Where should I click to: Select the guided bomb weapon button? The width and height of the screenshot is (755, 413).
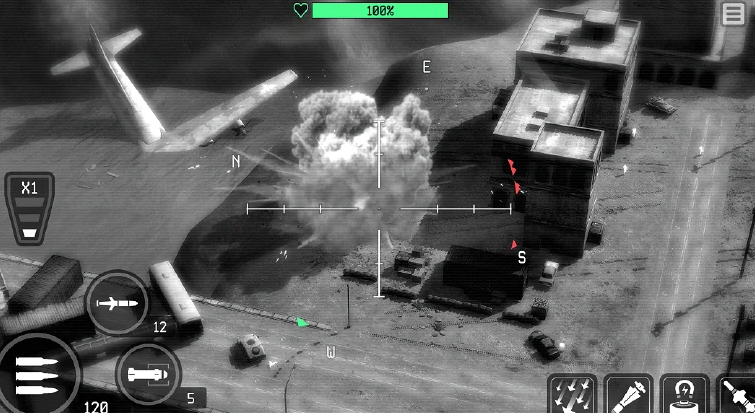(x=147, y=375)
